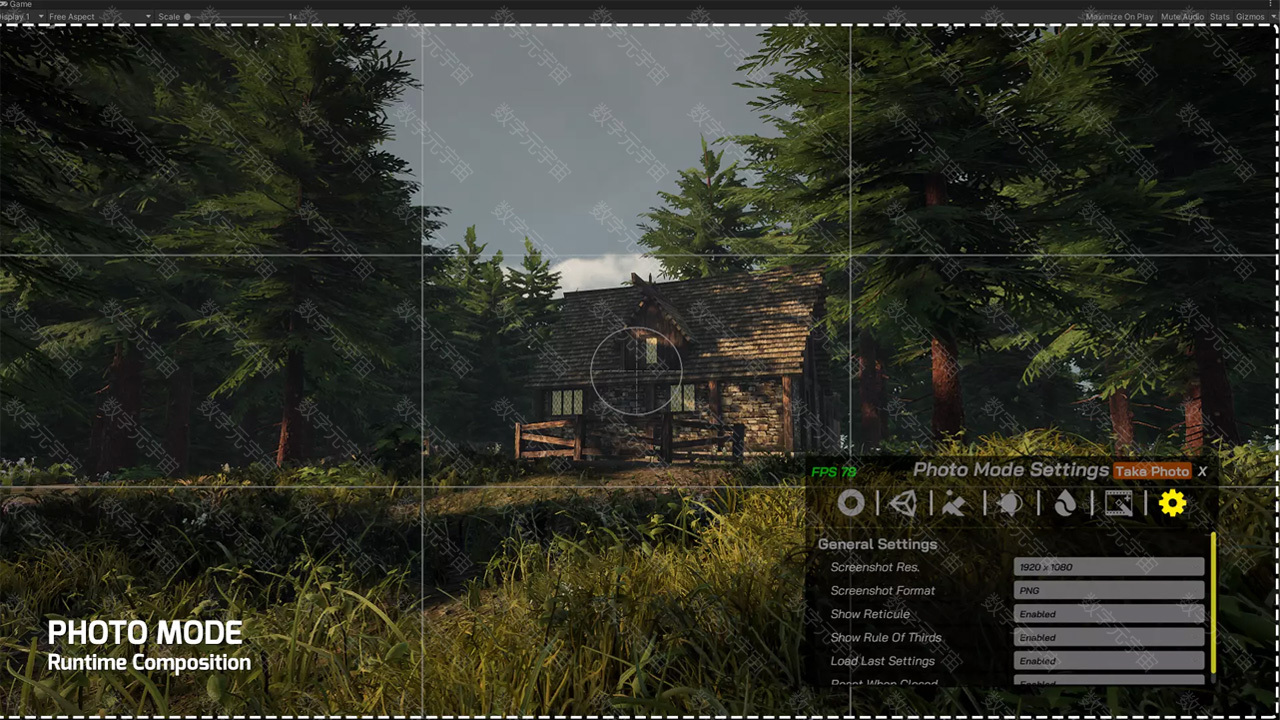Change the Load Last Settings option
The height and width of the screenshot is (720, 1280).
pos(1108,661)
